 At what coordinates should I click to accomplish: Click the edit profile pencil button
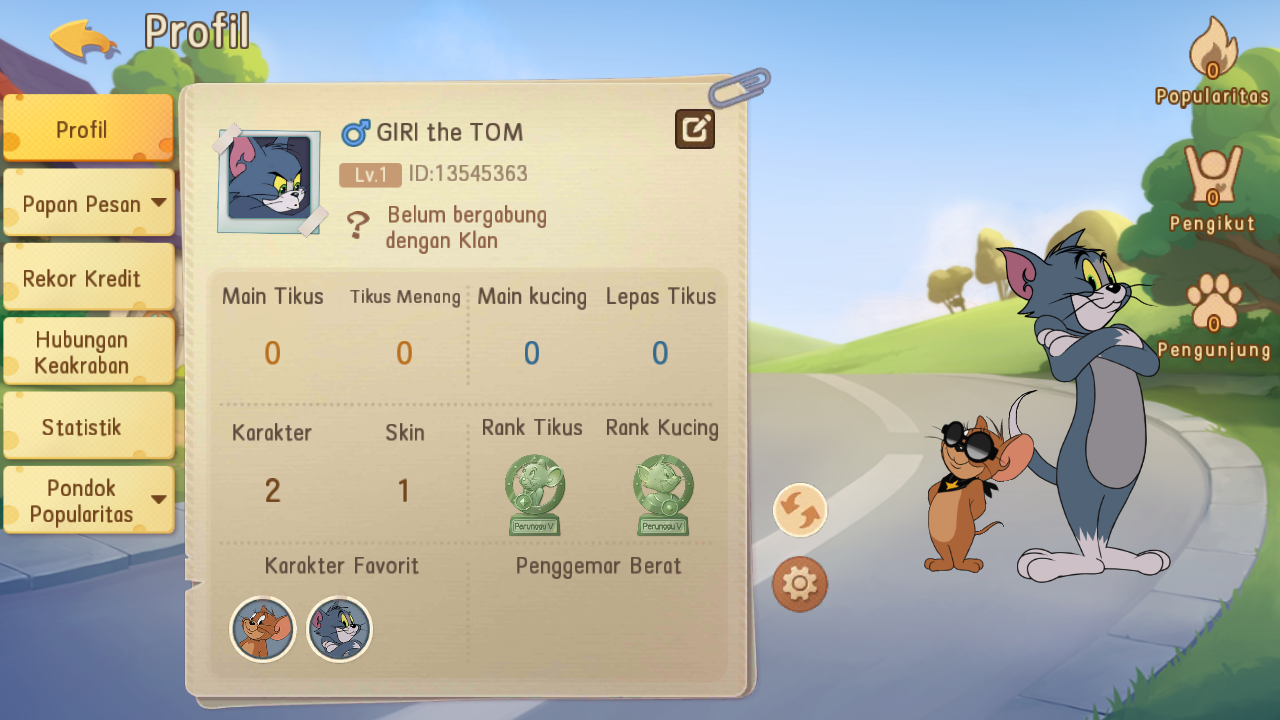(695, 129)
